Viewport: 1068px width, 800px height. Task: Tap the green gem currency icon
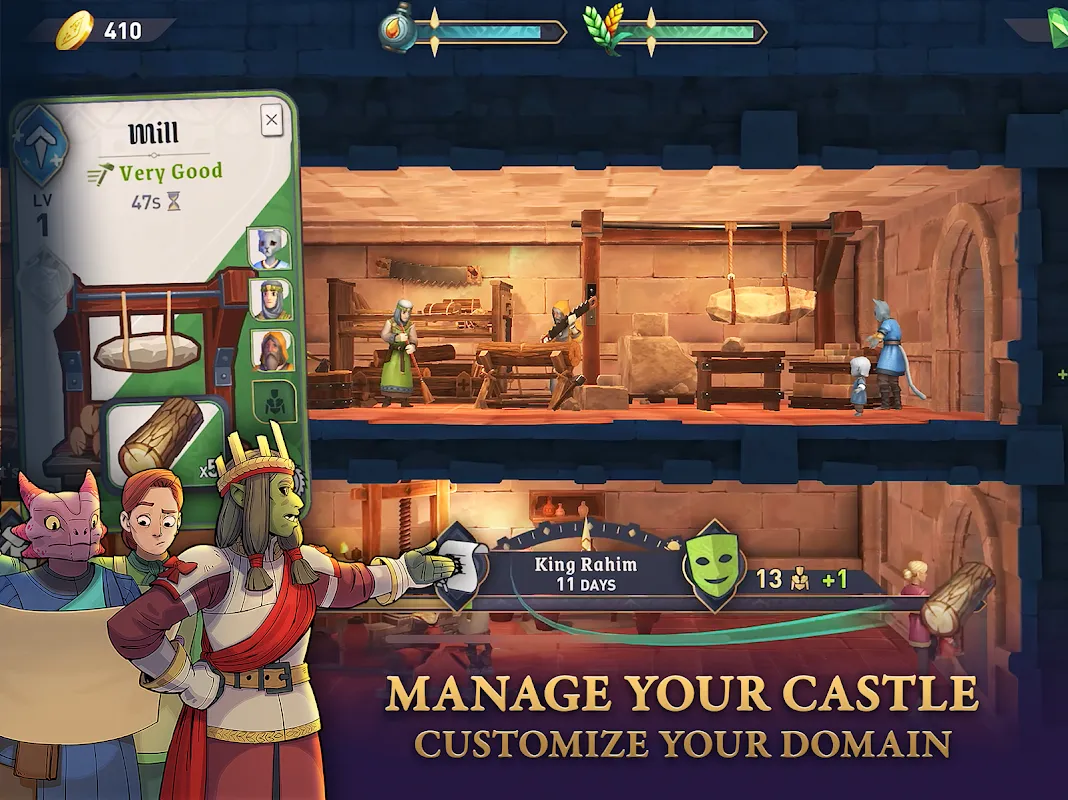click(1058, 22)
